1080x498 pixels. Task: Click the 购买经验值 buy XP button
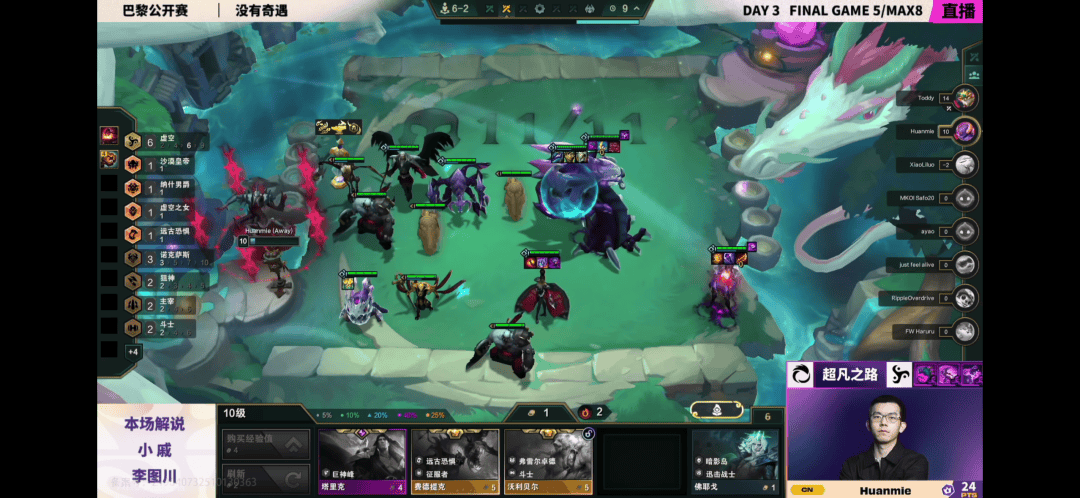click(265, 443)
